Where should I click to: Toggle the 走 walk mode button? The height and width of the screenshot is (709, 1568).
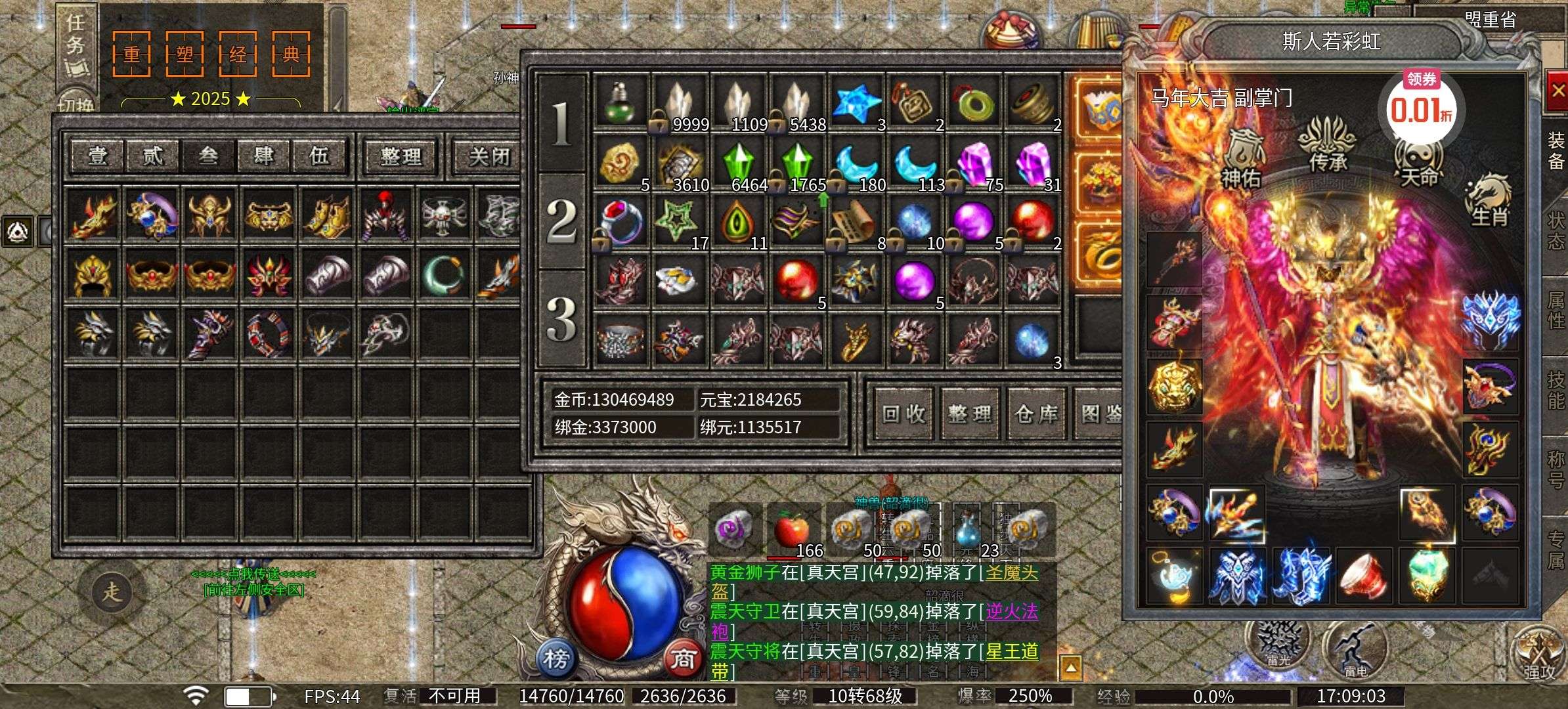tap(112, 591)
